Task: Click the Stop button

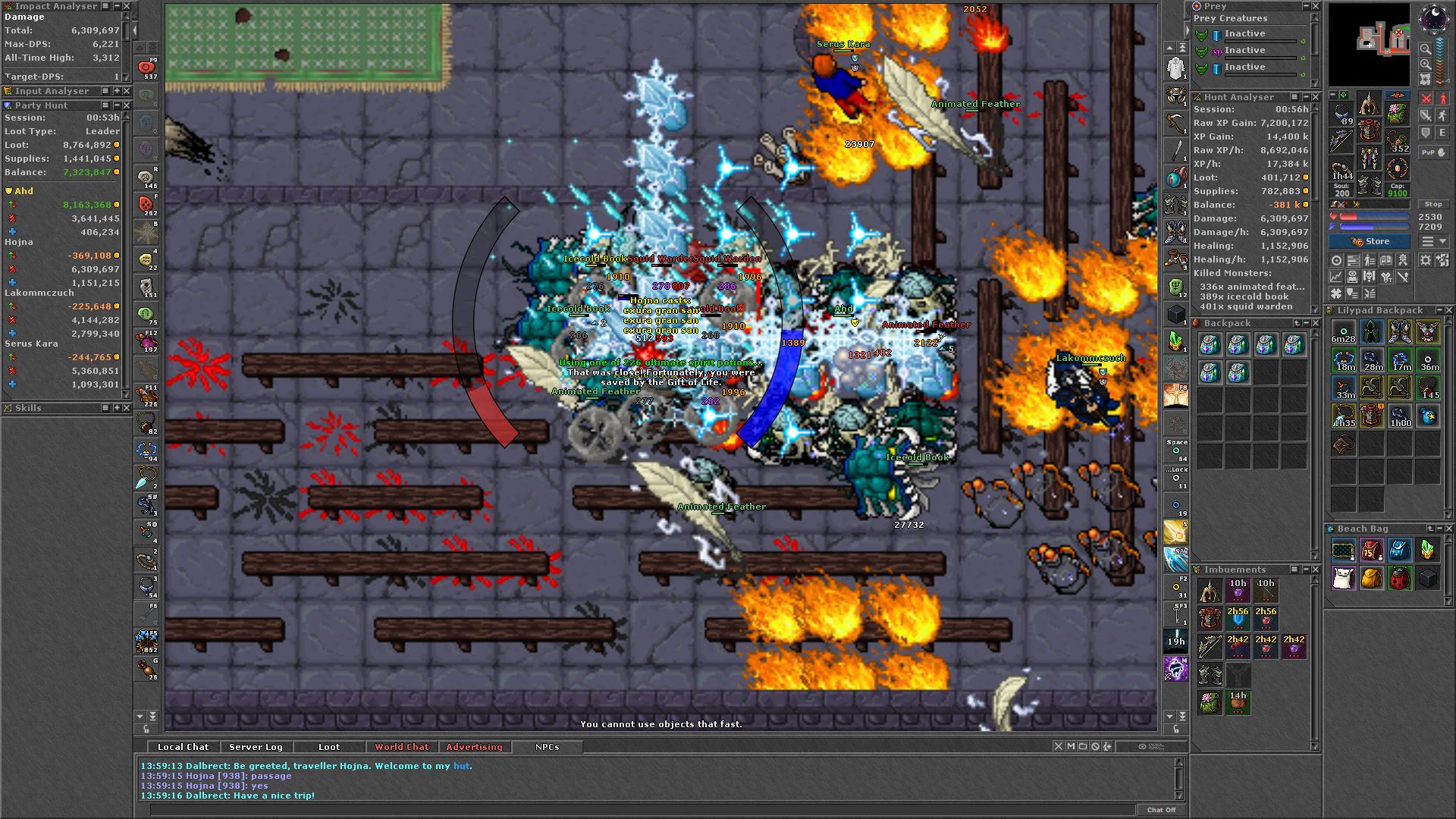Action: pyautogui.click(x=1432, y=205)
